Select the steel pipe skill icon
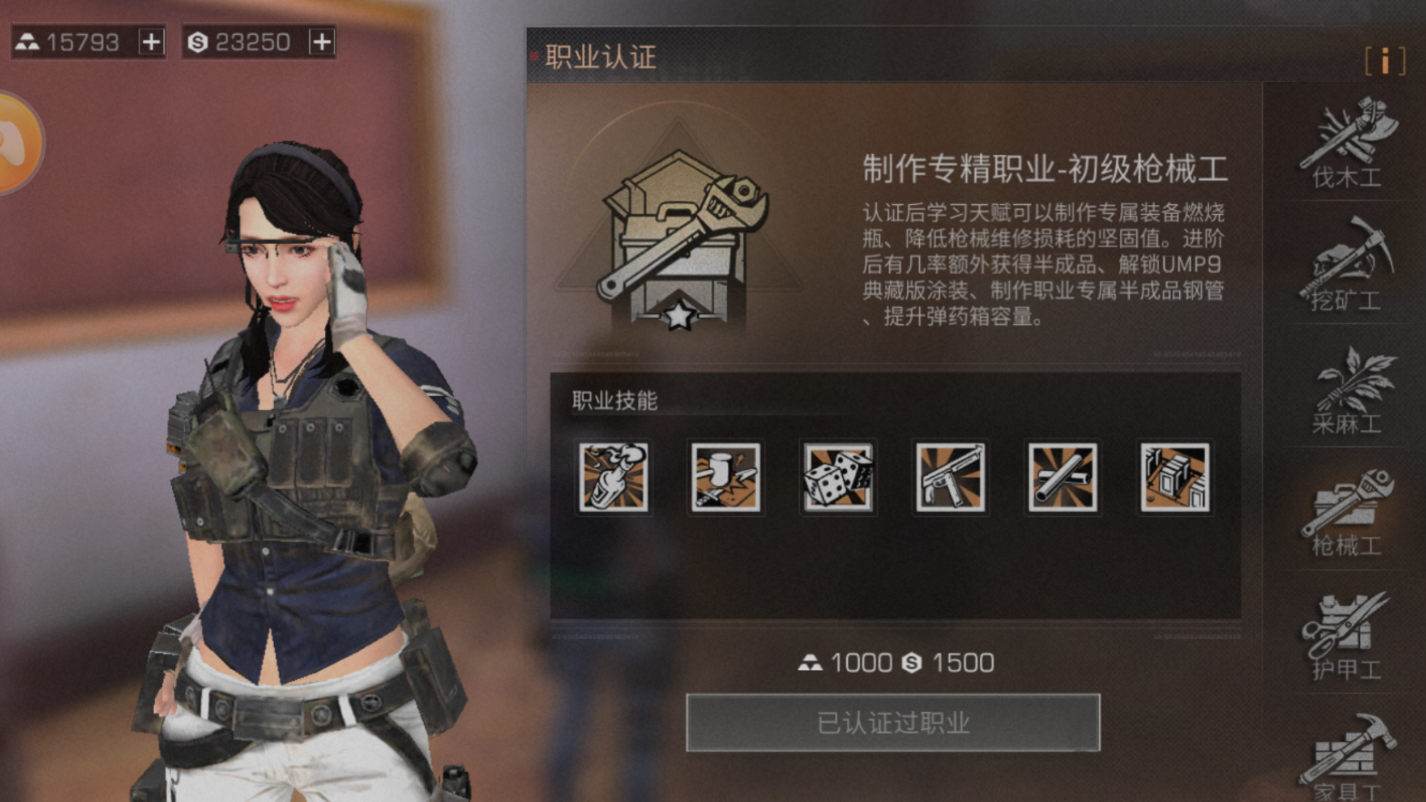 [x=1063, y=479]
